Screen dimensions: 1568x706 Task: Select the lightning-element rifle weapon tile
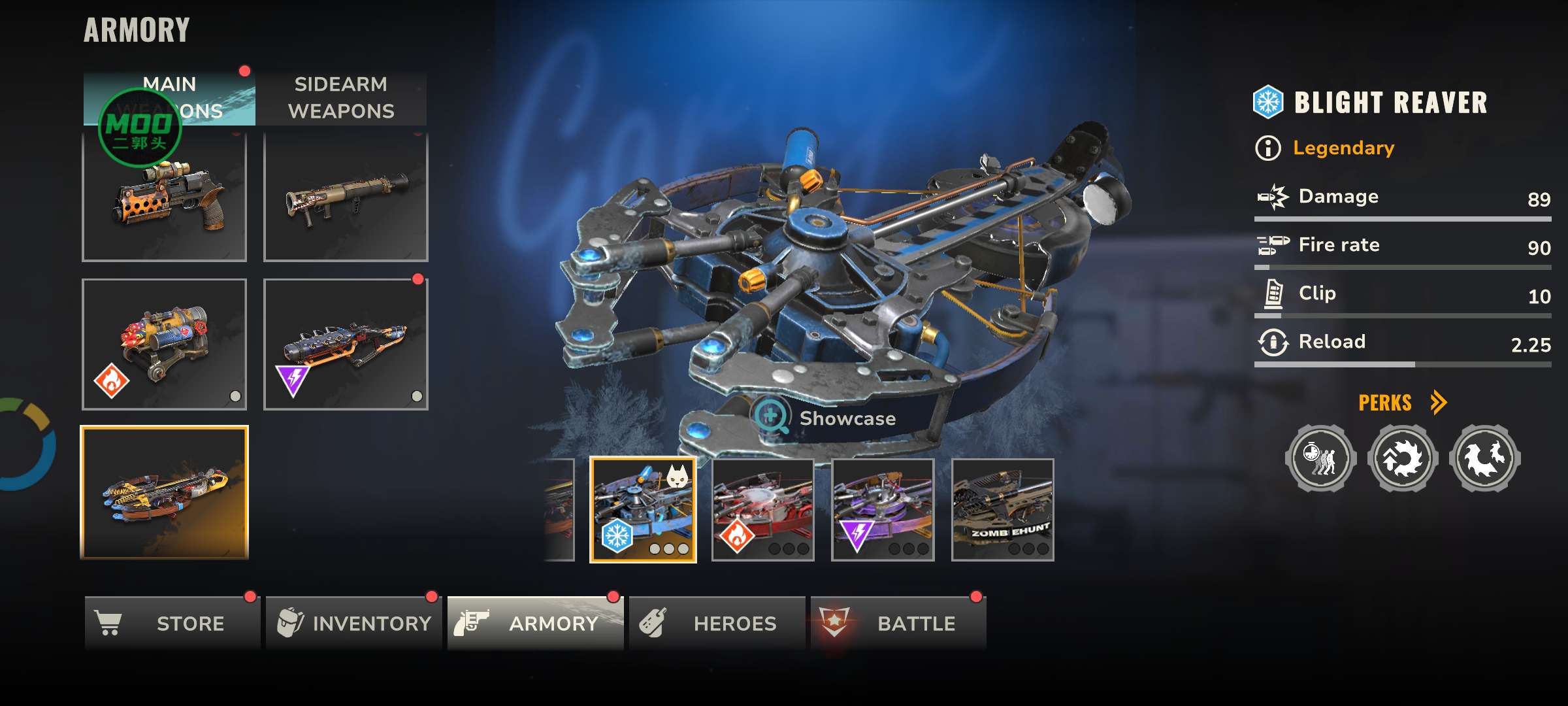coord(346,345)
